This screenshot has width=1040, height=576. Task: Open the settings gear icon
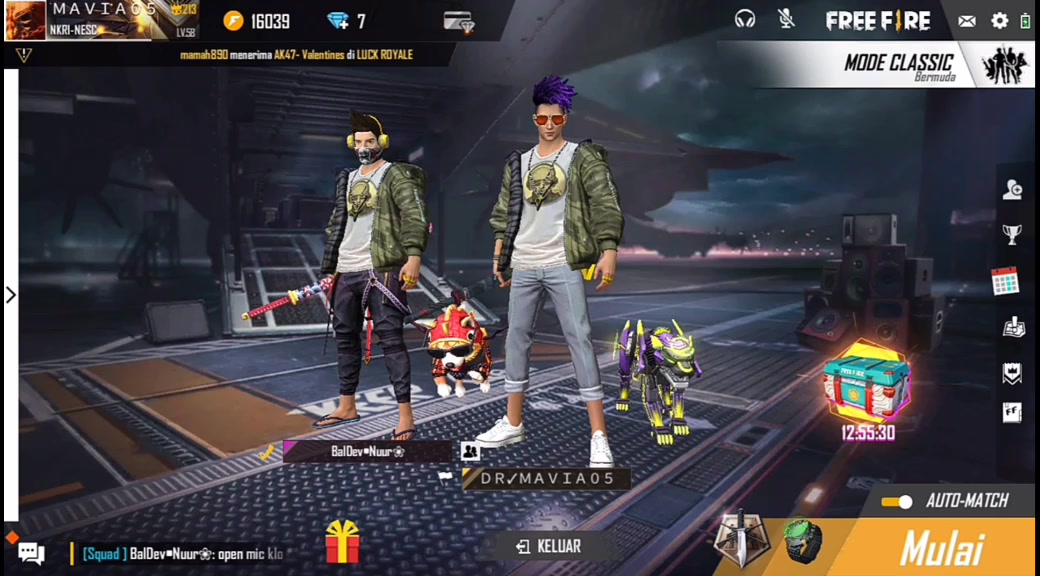[999, 20]
